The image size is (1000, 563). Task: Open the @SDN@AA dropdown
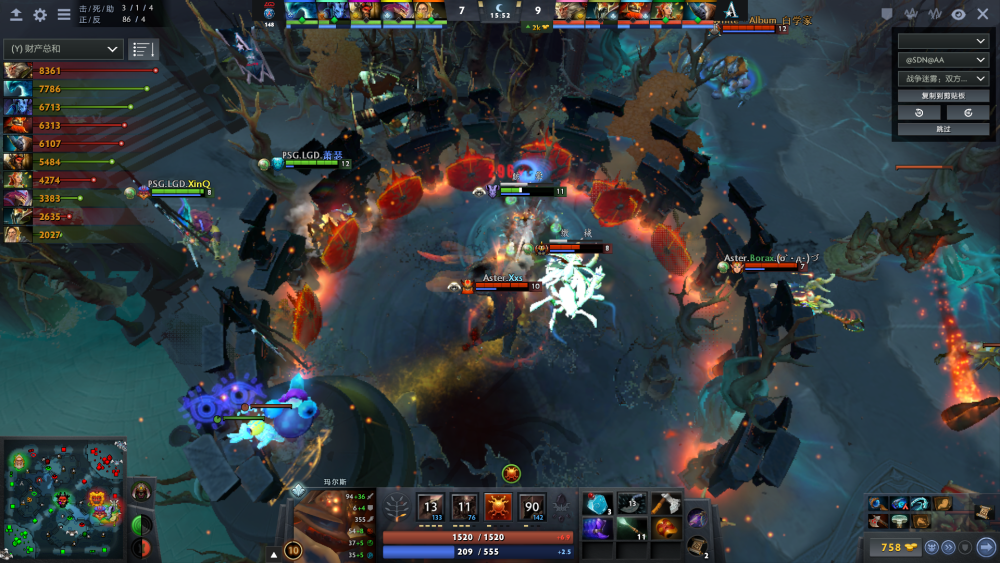942,60
